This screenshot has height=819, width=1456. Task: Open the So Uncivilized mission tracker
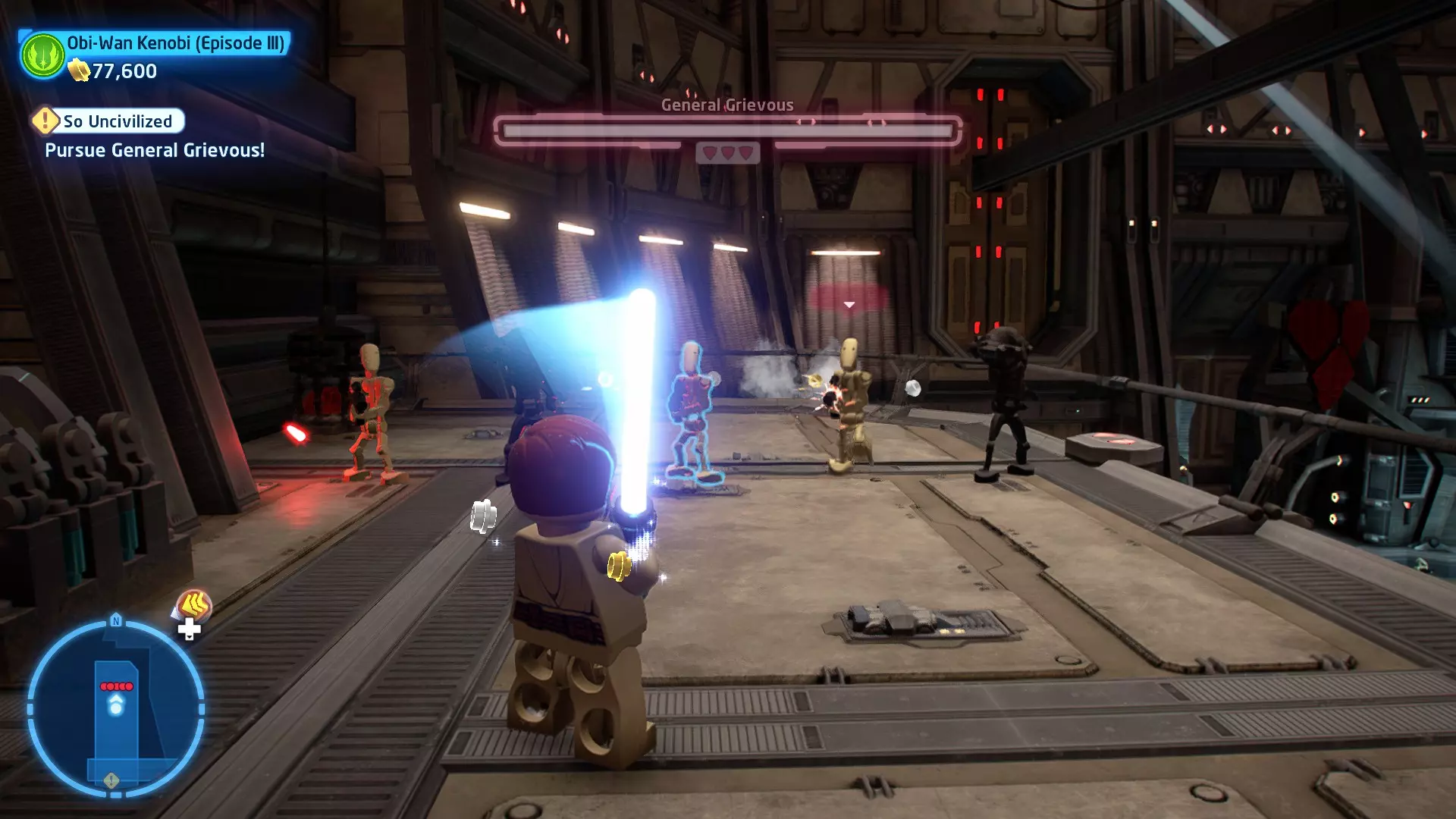(x=108, y=121)
